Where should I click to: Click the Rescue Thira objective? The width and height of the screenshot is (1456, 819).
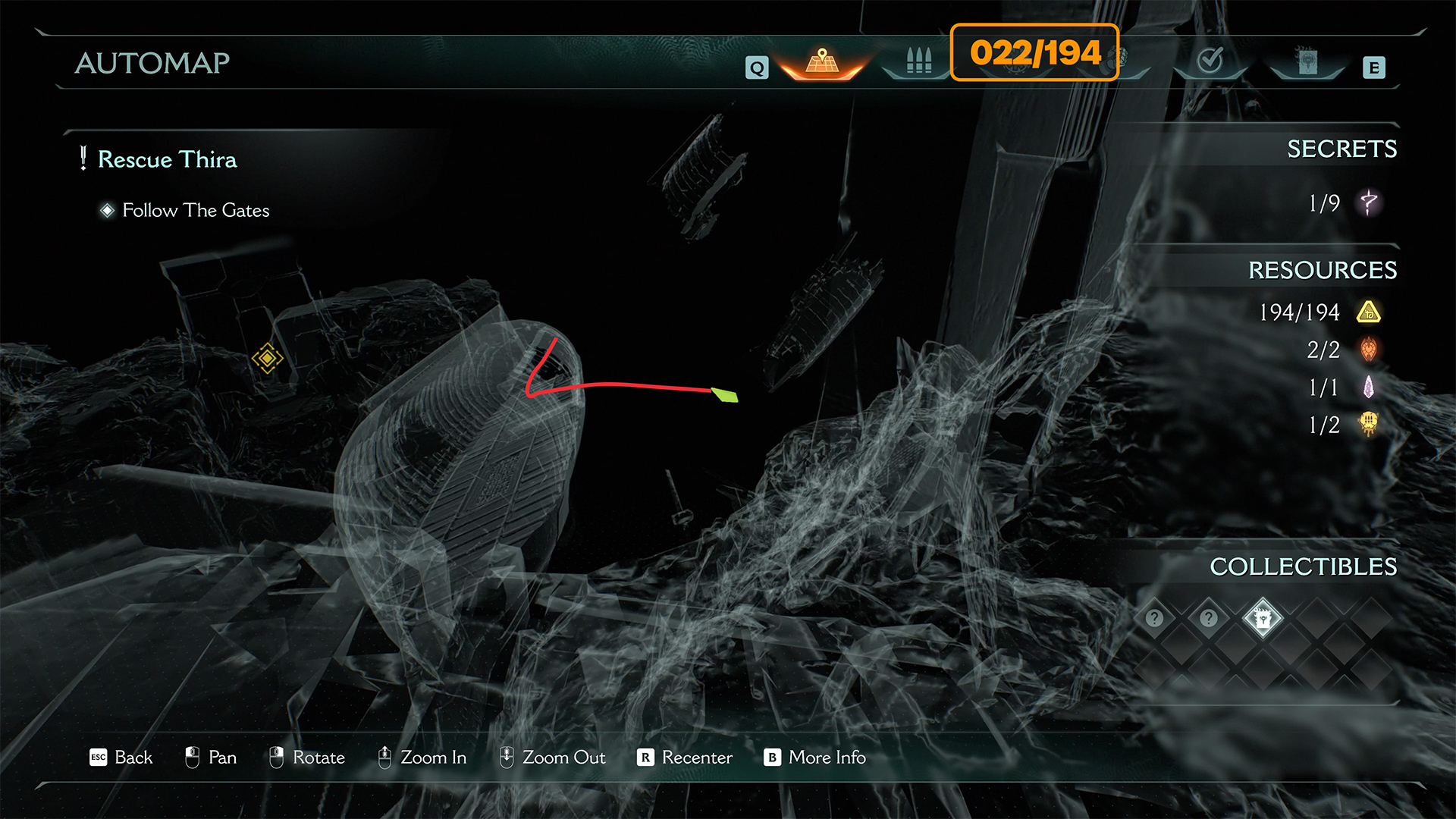click(x=167, y=159)
